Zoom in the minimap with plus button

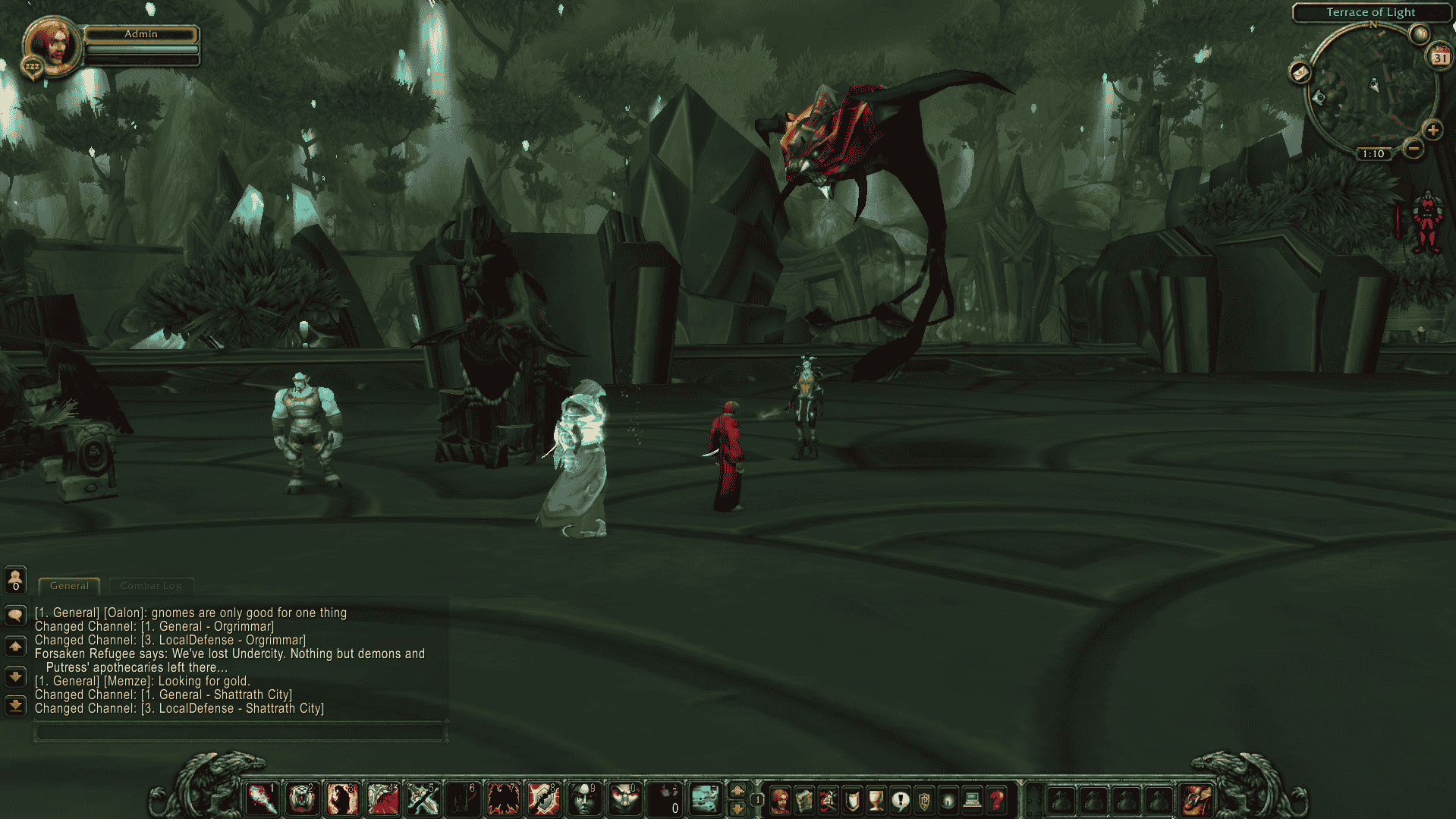[x=1432, y=130]
